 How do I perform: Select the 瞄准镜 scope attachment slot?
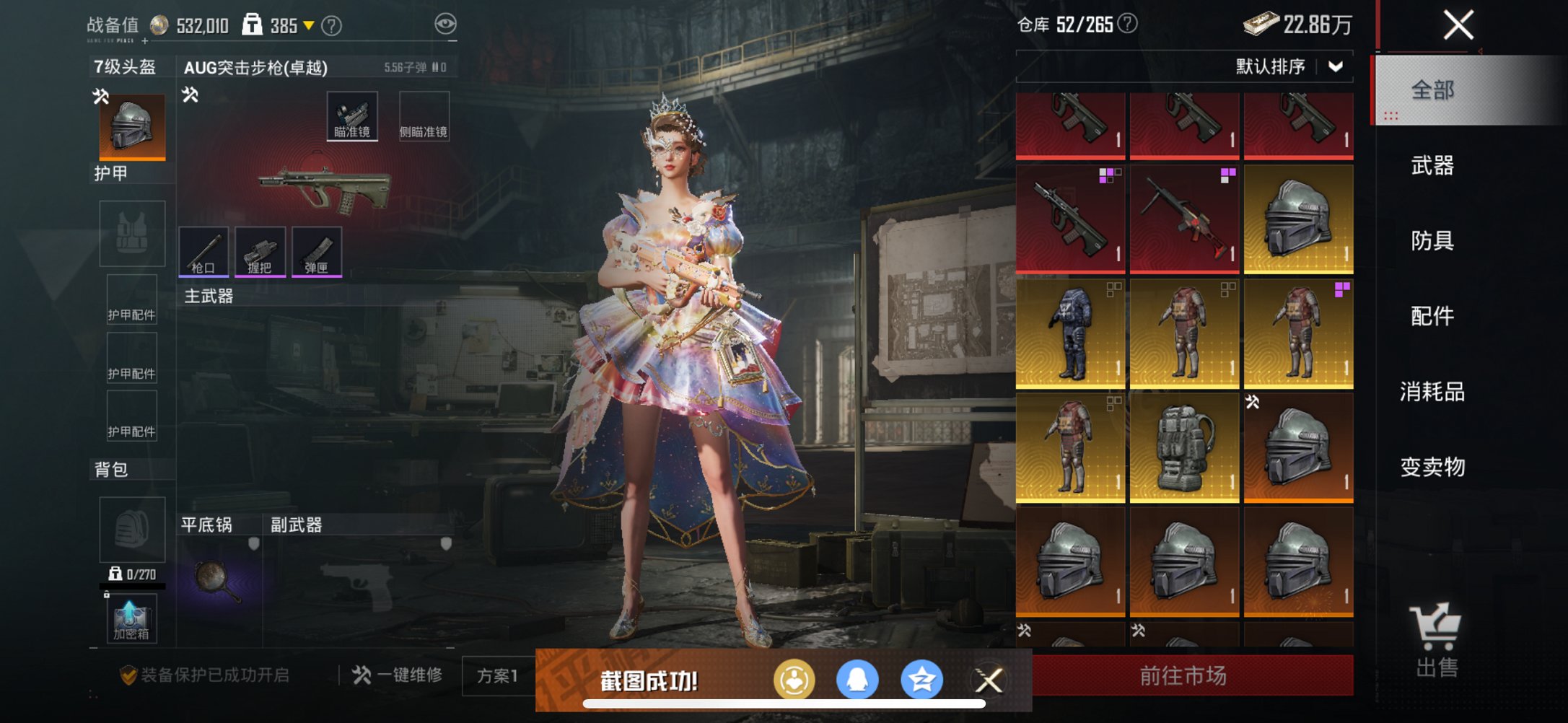coord(353,115)
